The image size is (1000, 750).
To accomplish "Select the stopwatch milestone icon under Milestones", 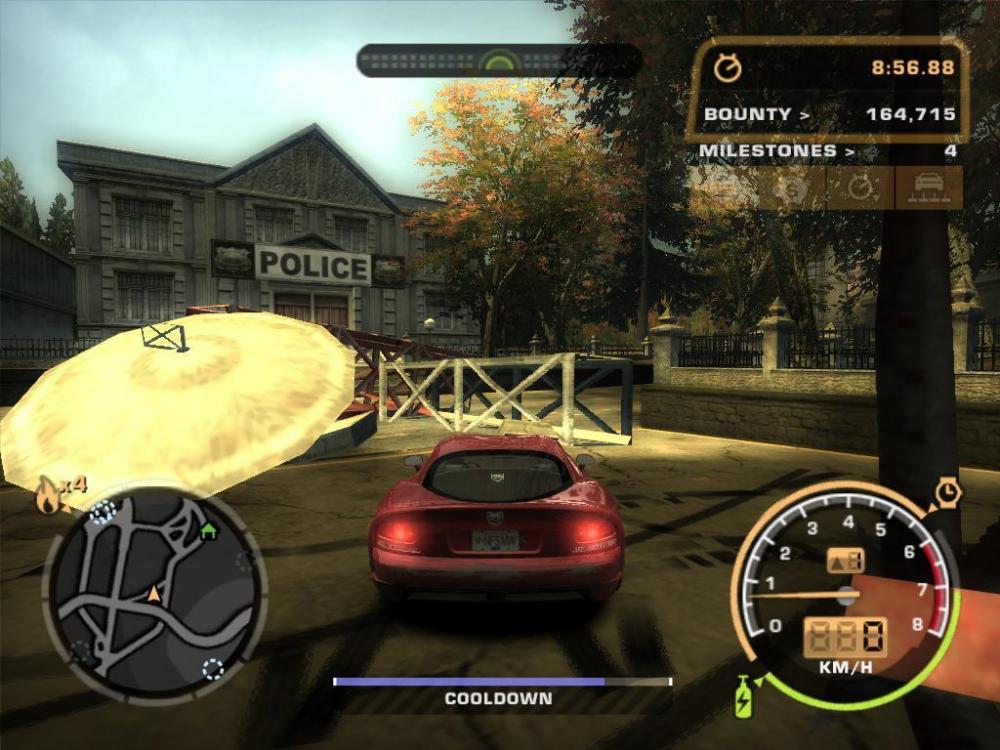I will point(861,188).
